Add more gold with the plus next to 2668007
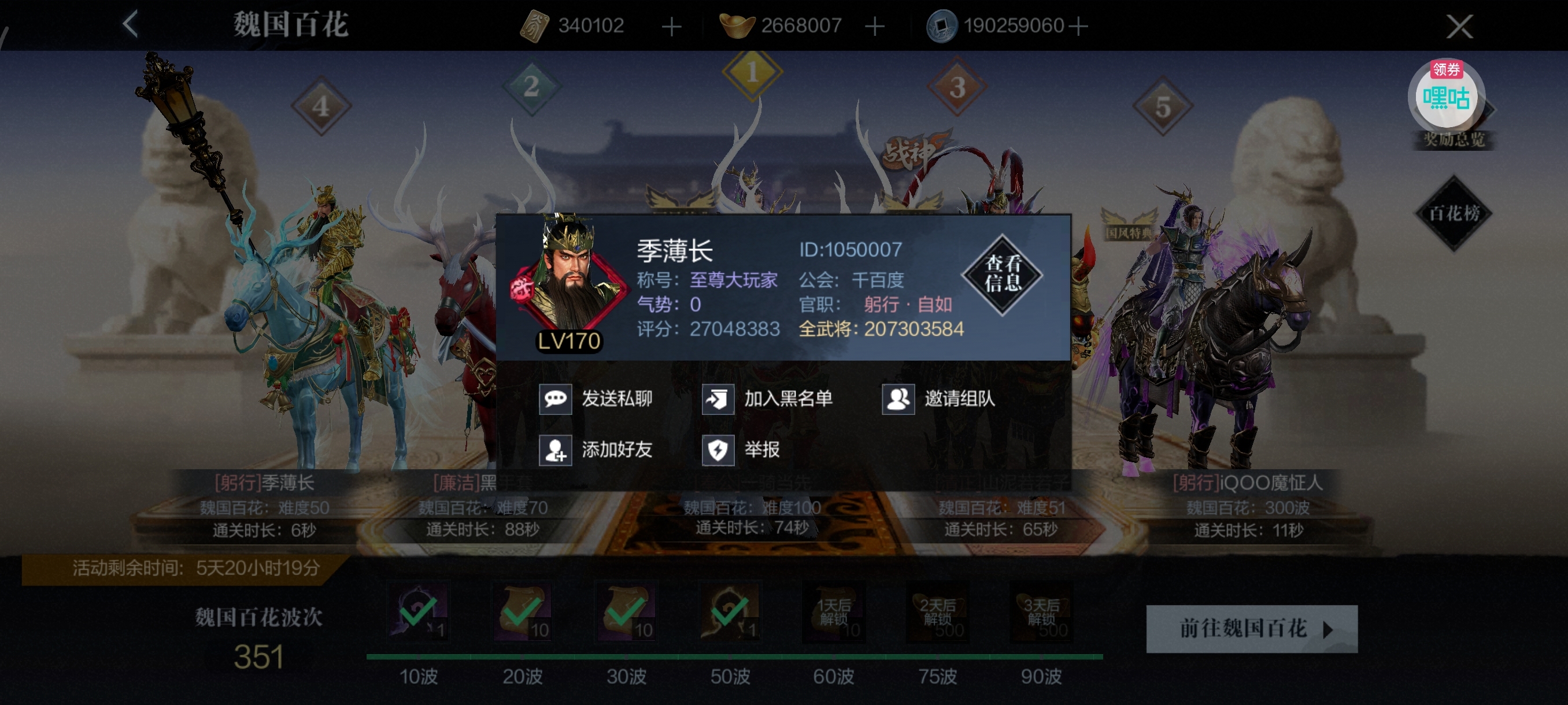 point(875,26)
